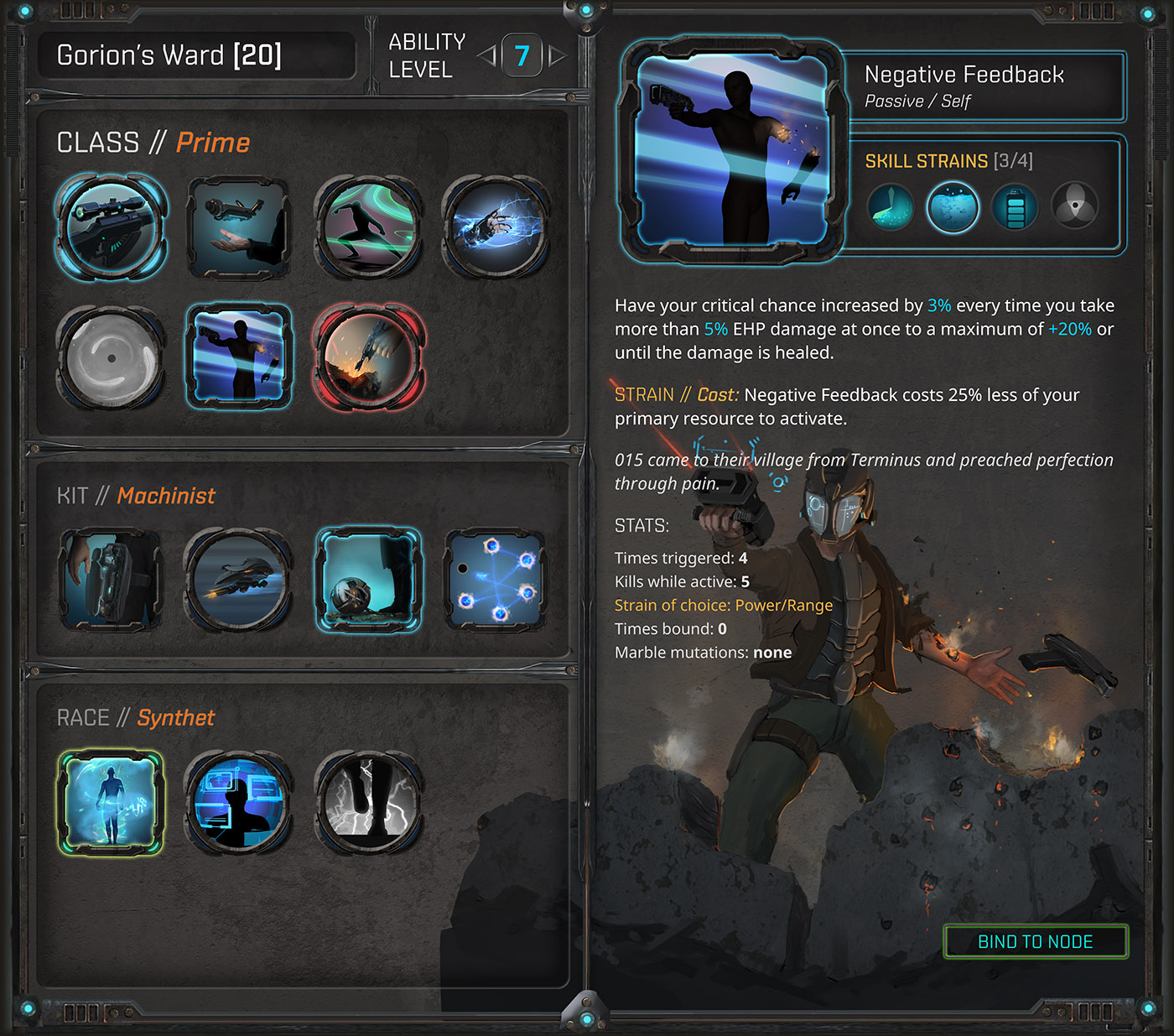Select the highlighted bubbling liquid skill strain
Image resolution: width=1174 pixels, height=1036 pixels.
(953, 207)
